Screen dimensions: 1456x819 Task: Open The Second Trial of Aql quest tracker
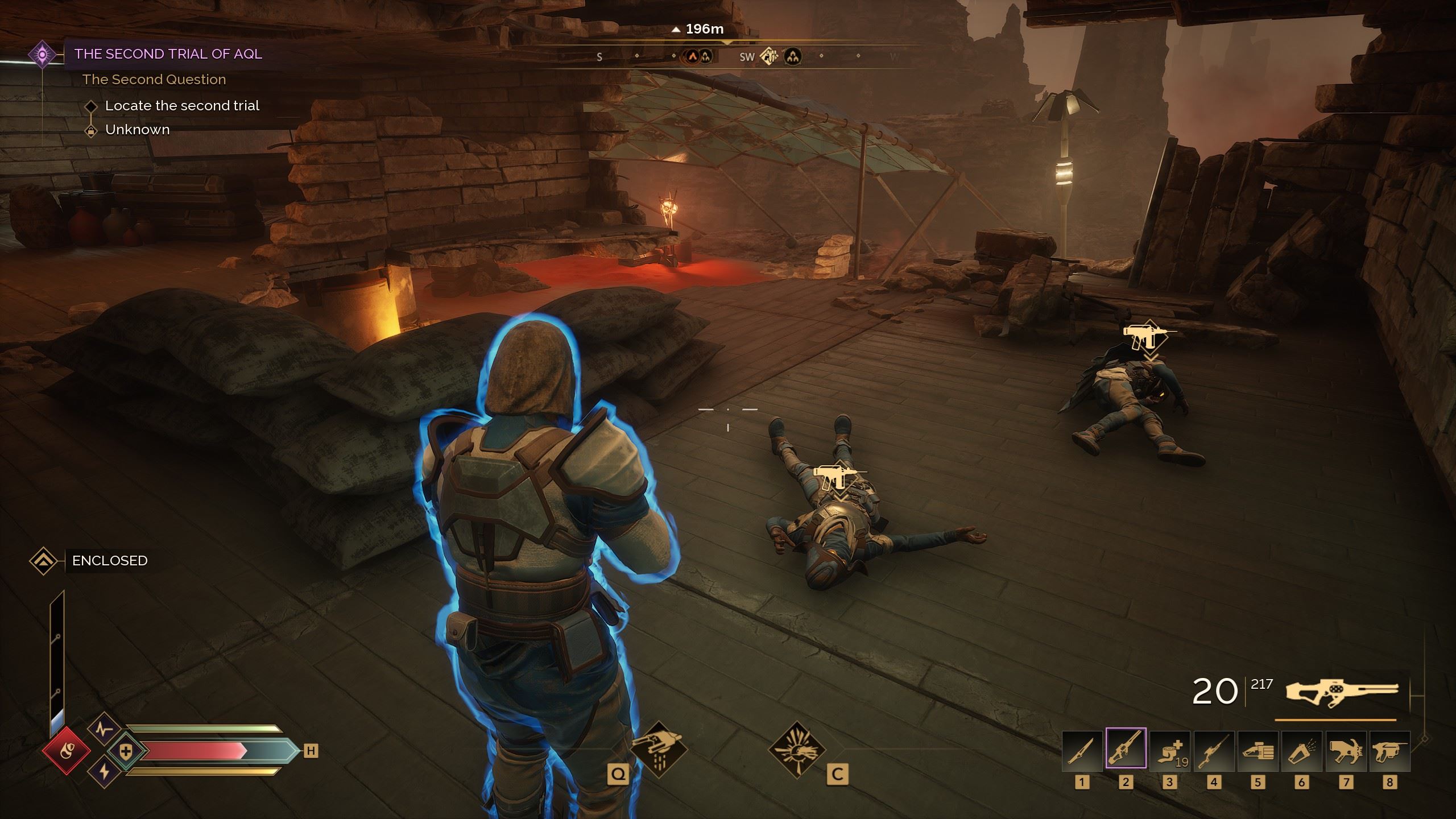tap(168, 54)
